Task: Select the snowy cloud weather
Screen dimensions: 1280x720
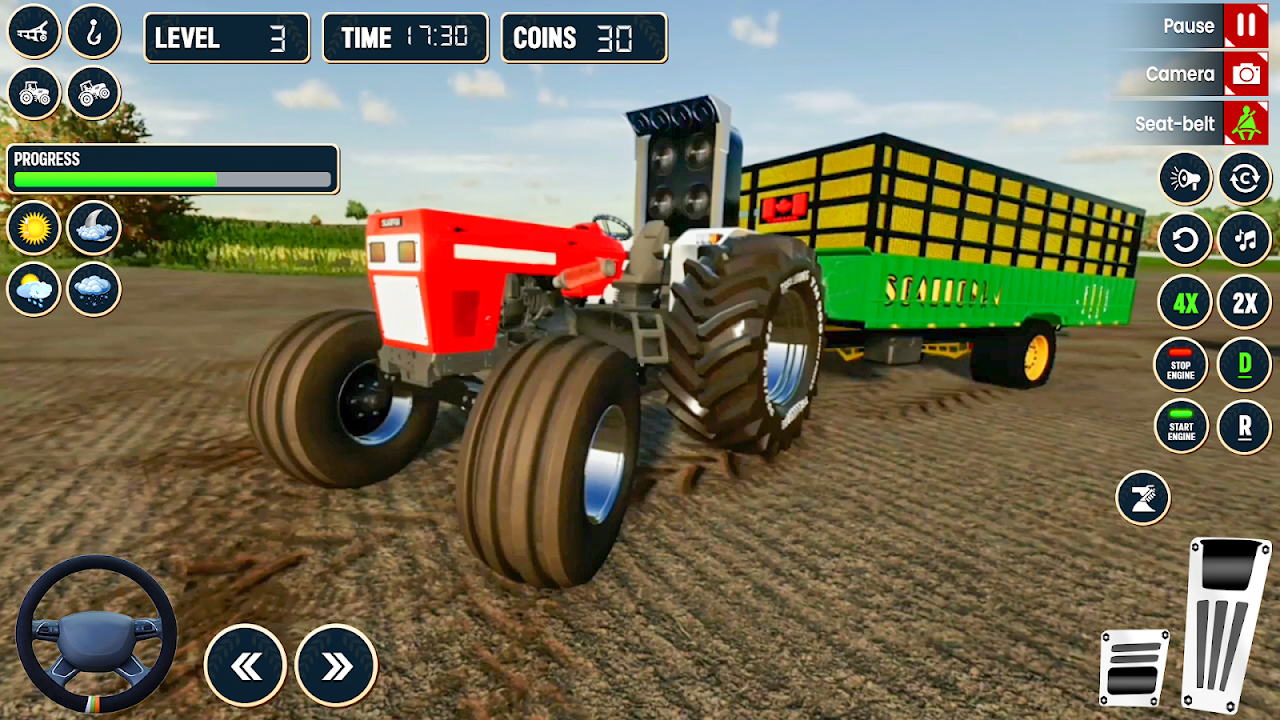Action: coord(94,290)
